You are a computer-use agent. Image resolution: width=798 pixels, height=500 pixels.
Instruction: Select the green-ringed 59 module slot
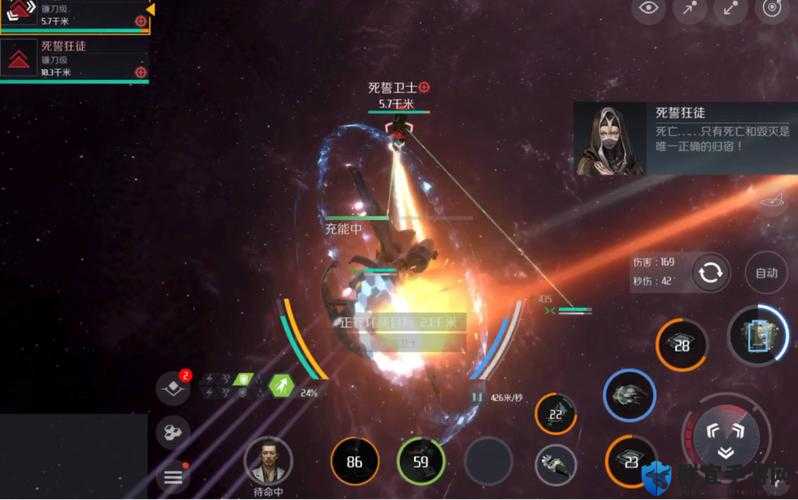pos(421,461)
